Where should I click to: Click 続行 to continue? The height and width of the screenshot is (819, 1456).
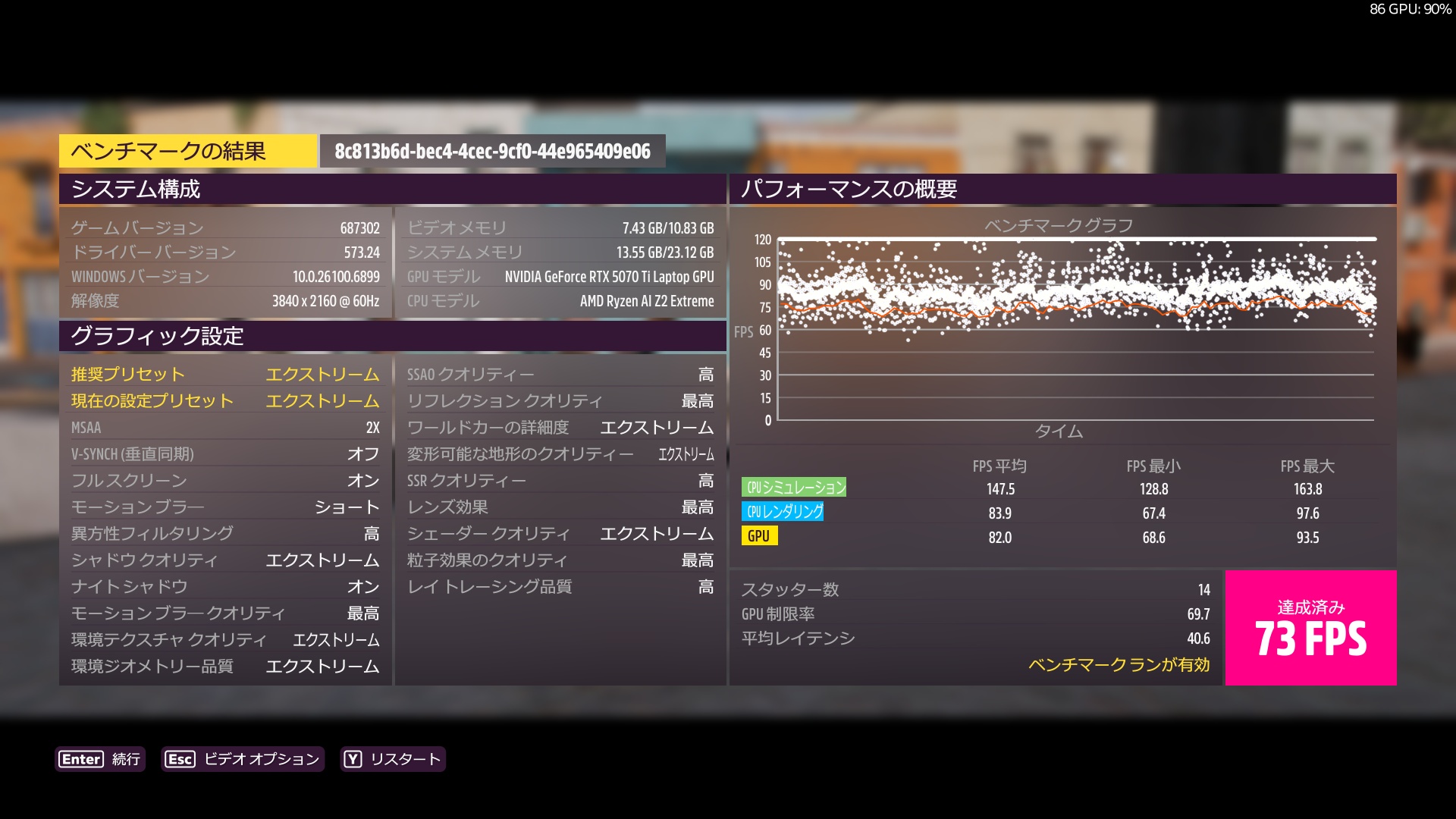pyautogui.click(x=125, y=759)
